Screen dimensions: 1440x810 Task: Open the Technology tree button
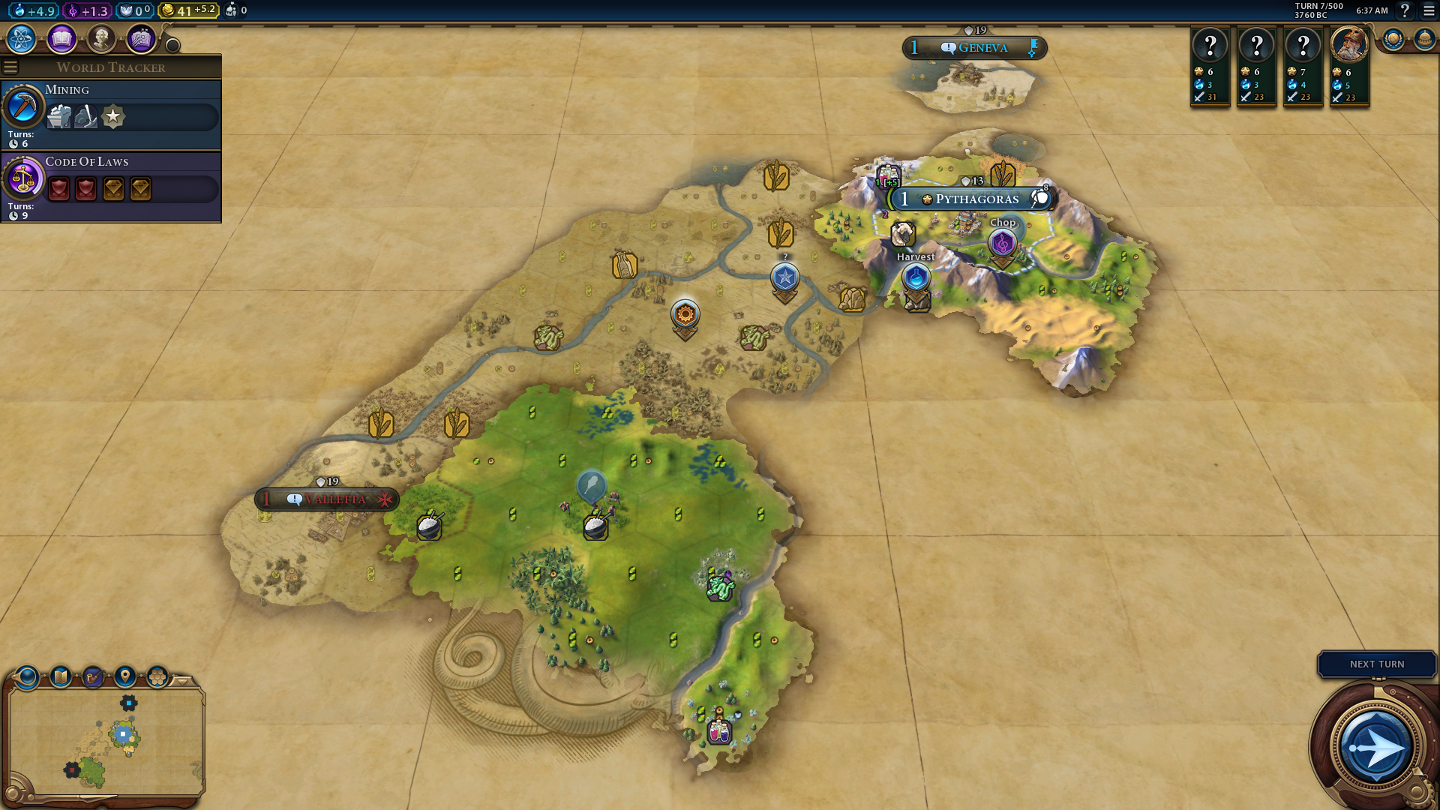[22, 39]
